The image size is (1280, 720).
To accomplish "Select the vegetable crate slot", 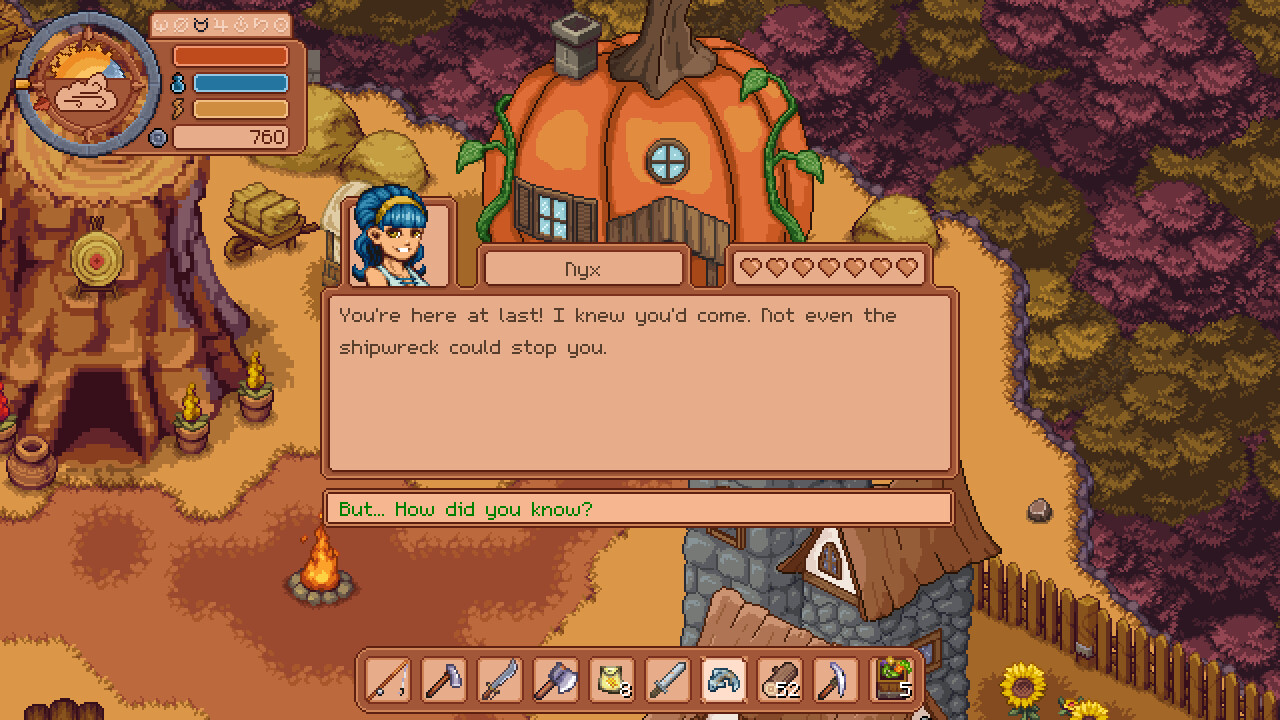I will pyautogui.click(x=891, y=680).
